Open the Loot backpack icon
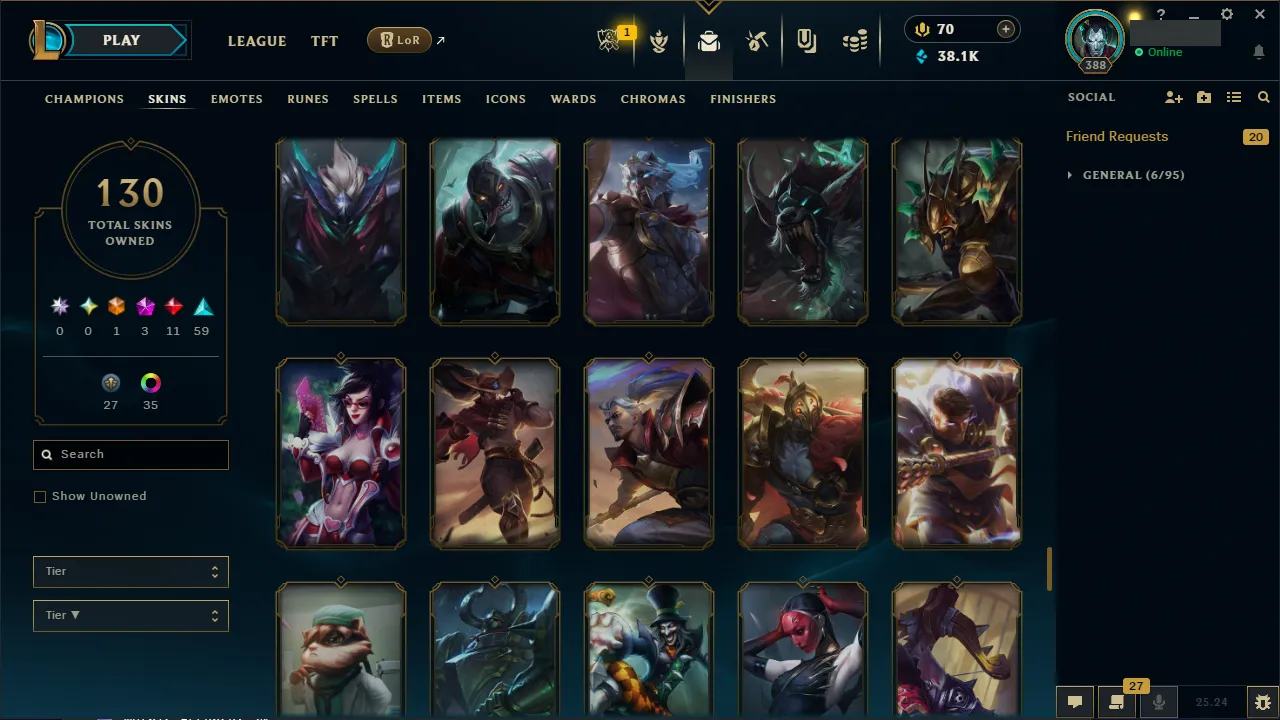Image resolution: width=1280 pixels, height=720 pixels. pyautogui.click(x=708, y=40)
